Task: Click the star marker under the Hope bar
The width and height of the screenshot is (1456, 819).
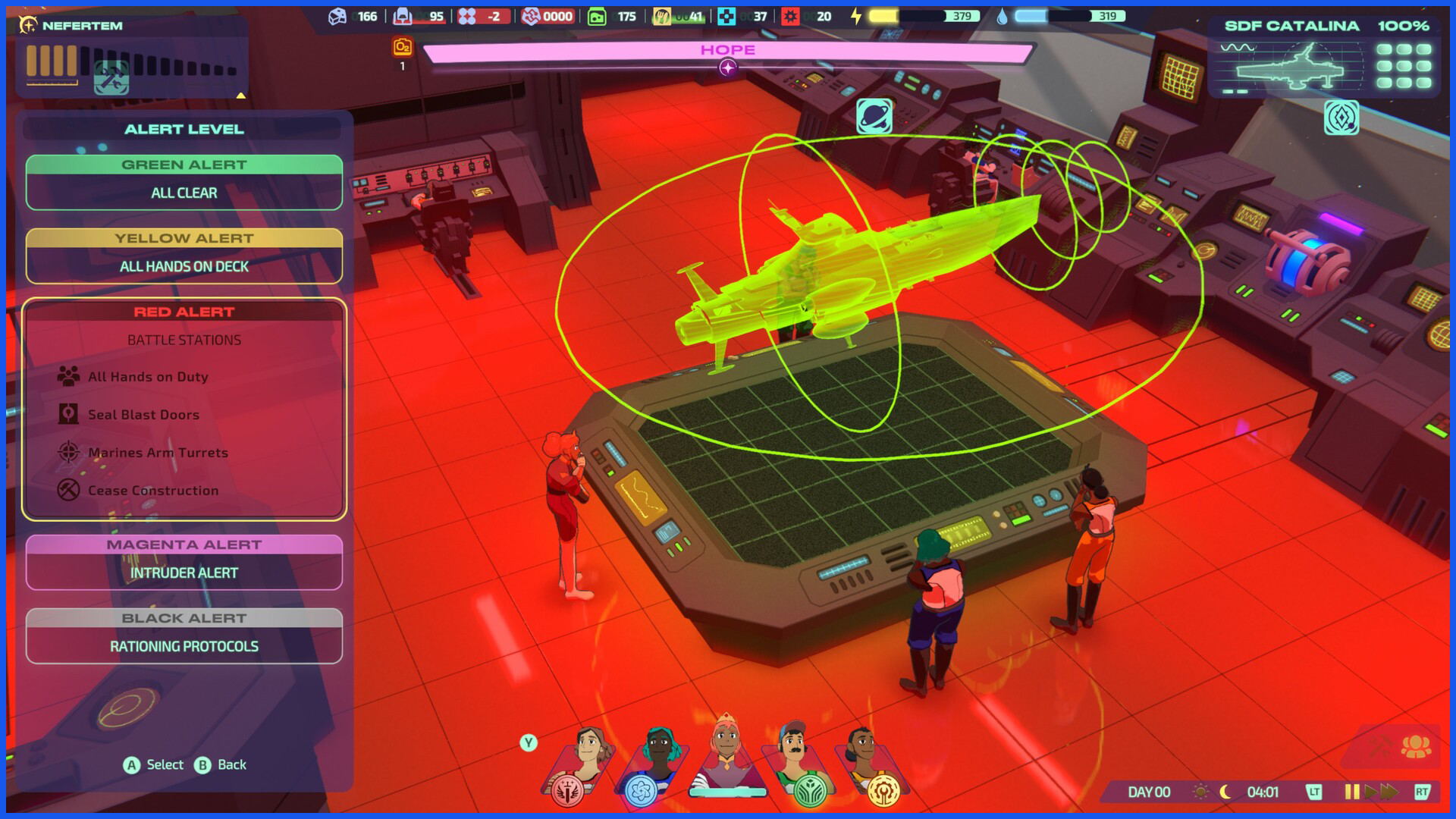Action: [x=727, y=68]
